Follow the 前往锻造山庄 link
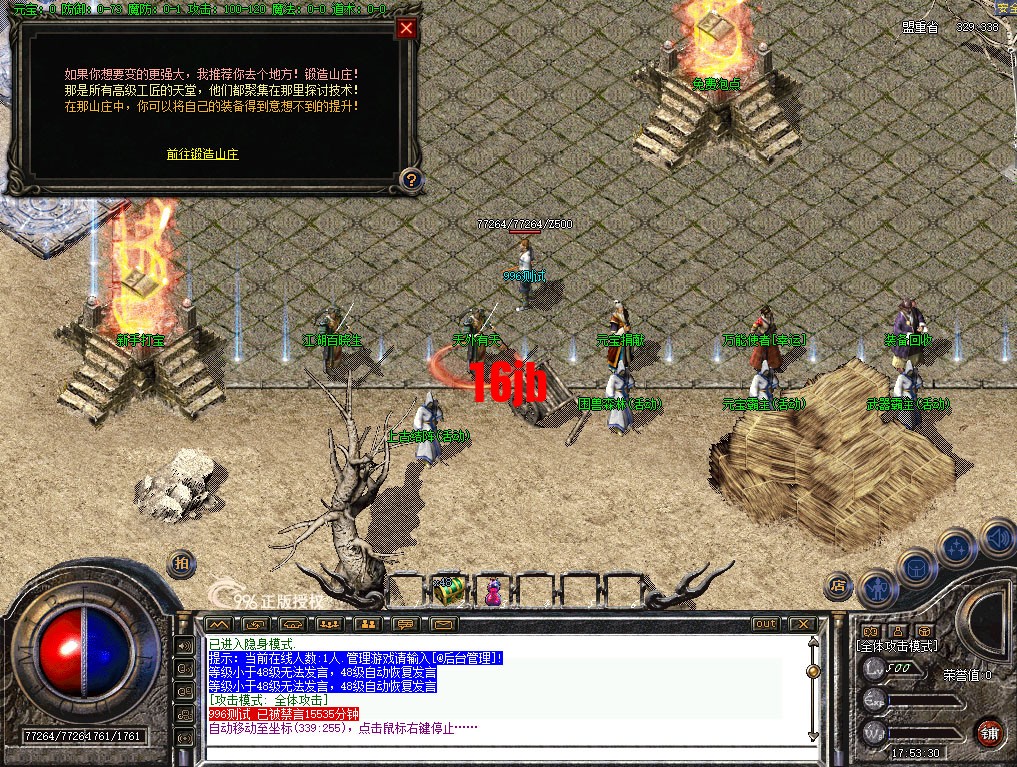 click(x=203, y=154)
